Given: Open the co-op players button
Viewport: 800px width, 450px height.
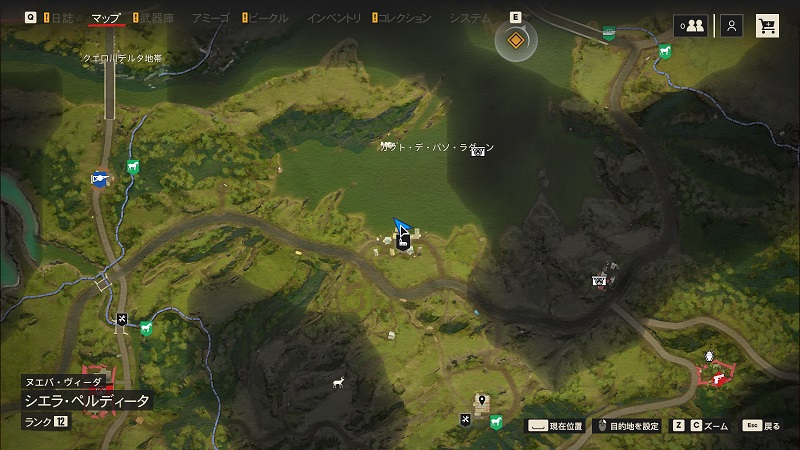Looking at the screenshot, I should point(691,26).
